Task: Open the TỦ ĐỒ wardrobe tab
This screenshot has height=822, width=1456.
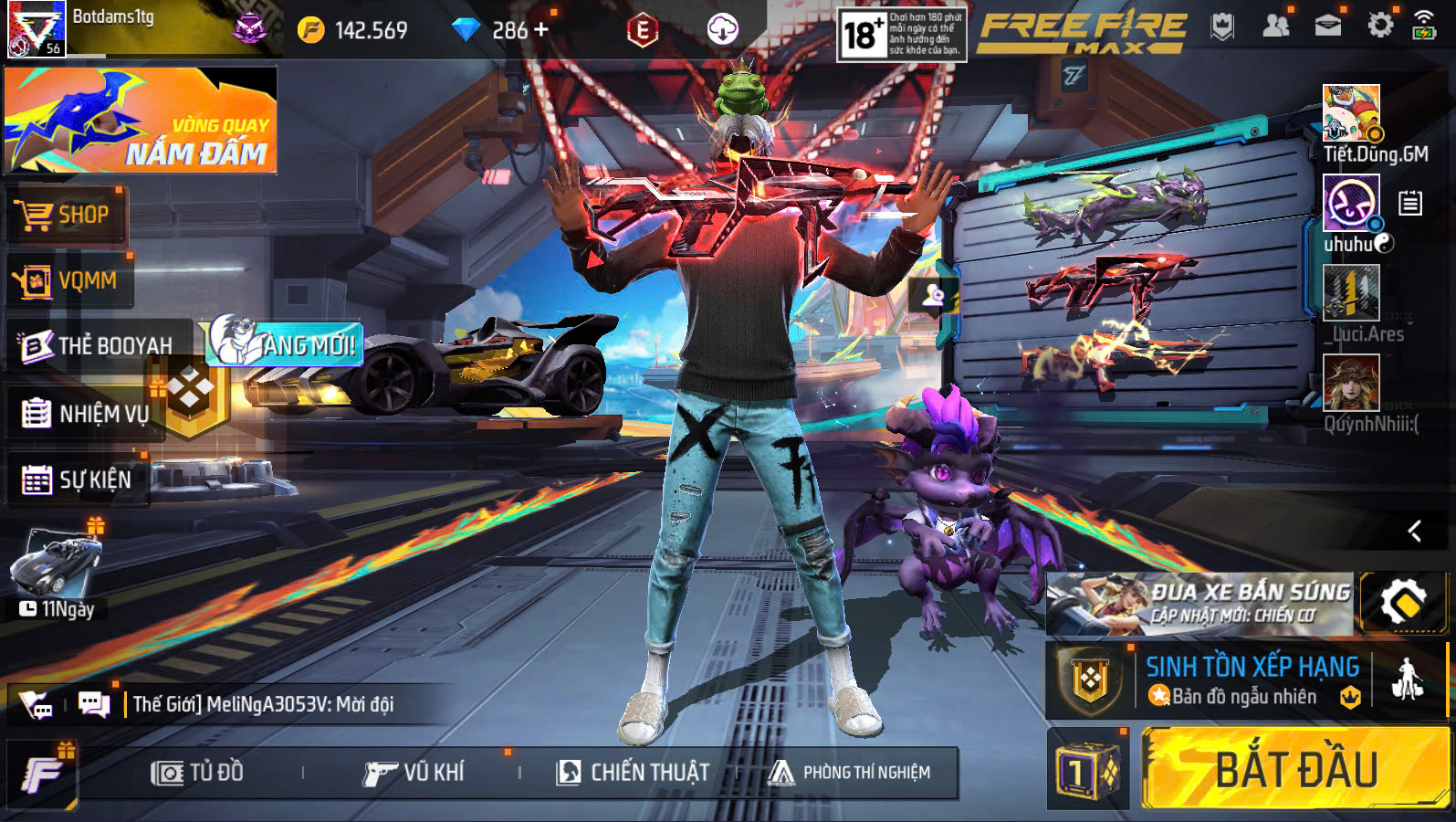Action: click(x=198, y=773)
